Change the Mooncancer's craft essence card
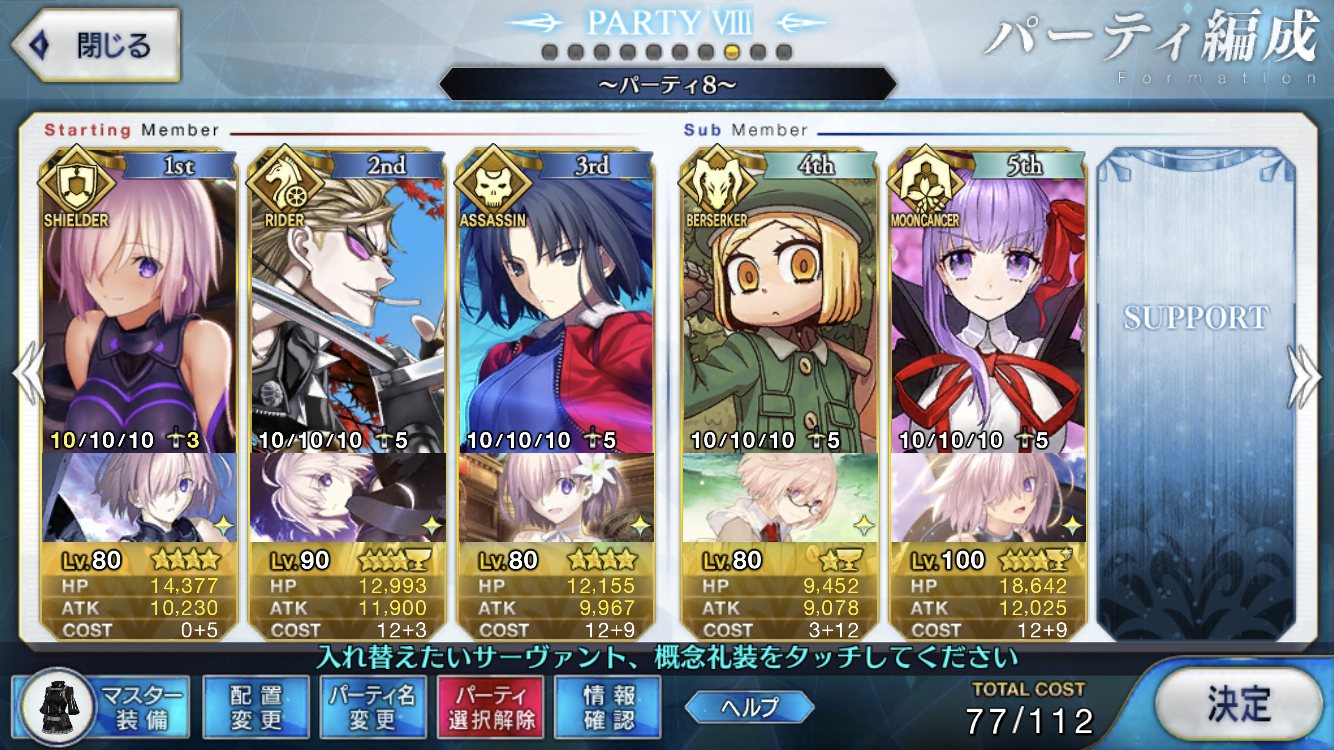This screenshot has height=750, width=1334. coord(988,497)
